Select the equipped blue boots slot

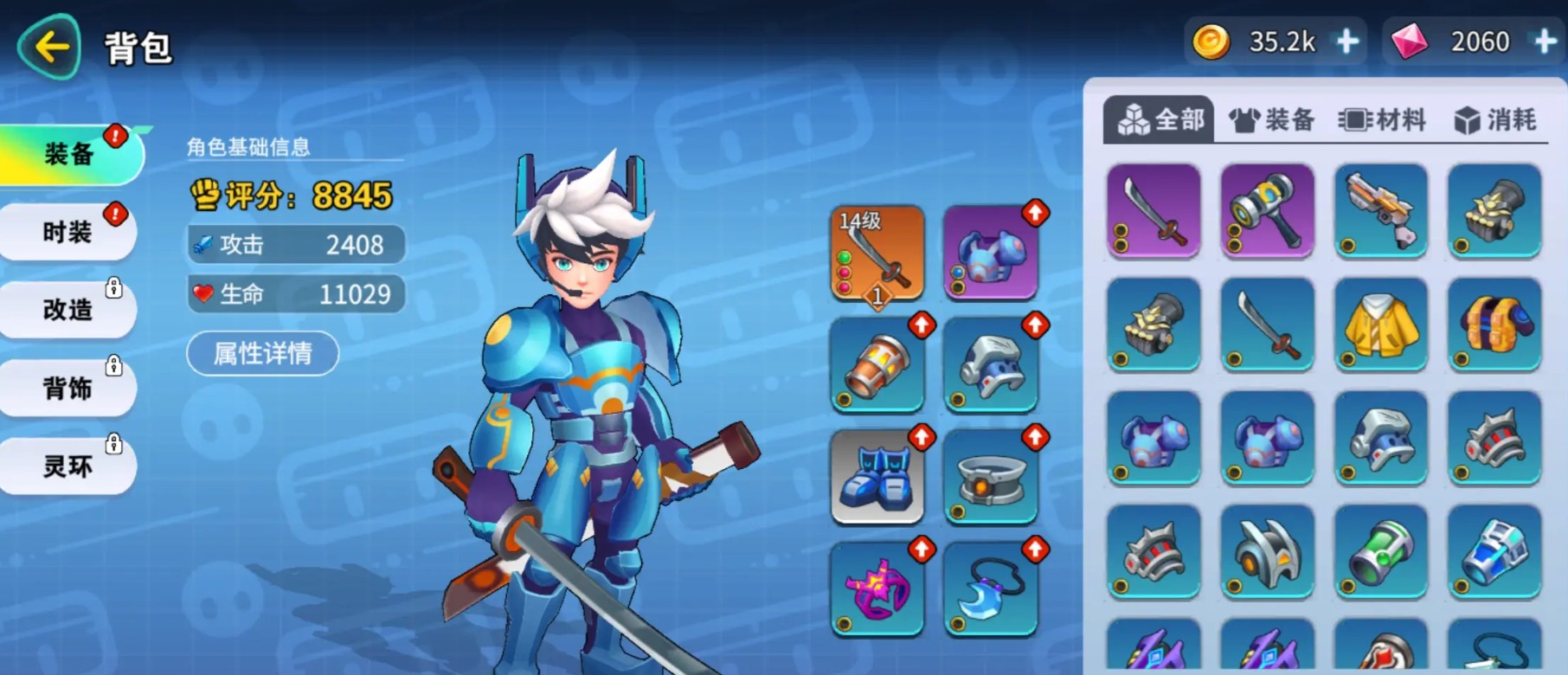coord(877,478)
